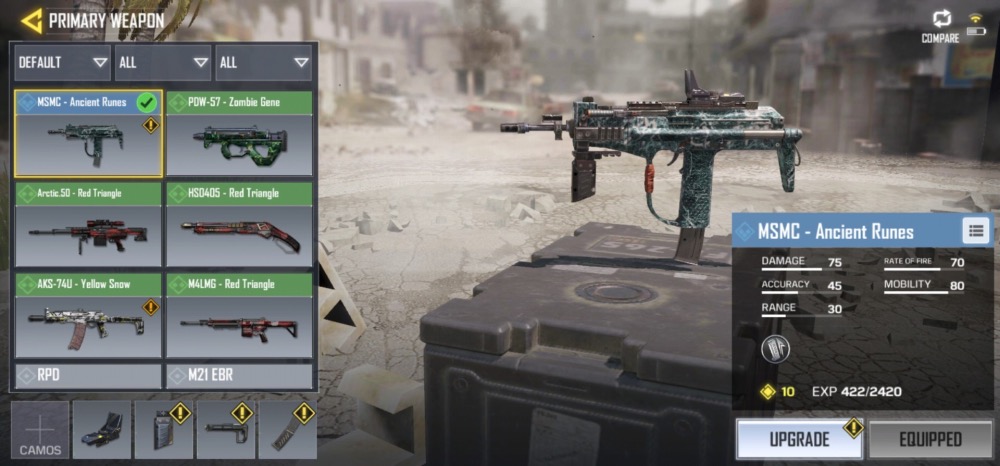Pick the Arctic.50 - Red Triangle sniper
The image size is (1000, 466).
coord(88,223)
